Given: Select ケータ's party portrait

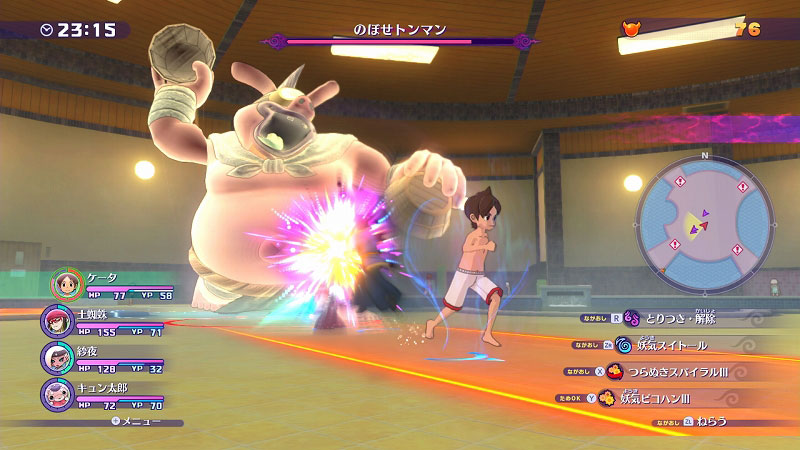Looking at the screenshot, I should (x=67, y=284).
